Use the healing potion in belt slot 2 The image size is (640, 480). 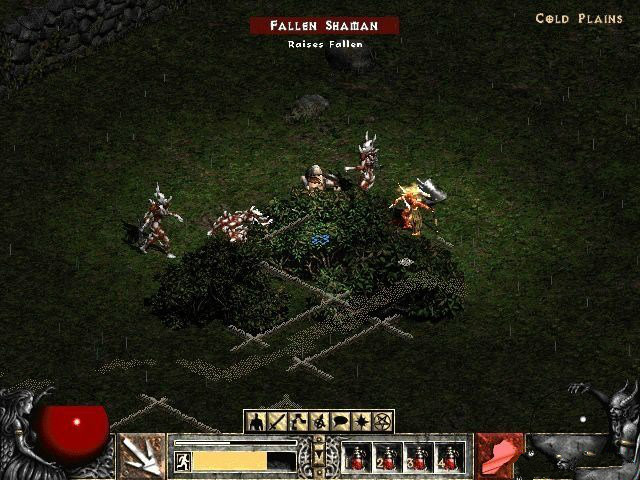pyautogui.click(x=388, y=458)
